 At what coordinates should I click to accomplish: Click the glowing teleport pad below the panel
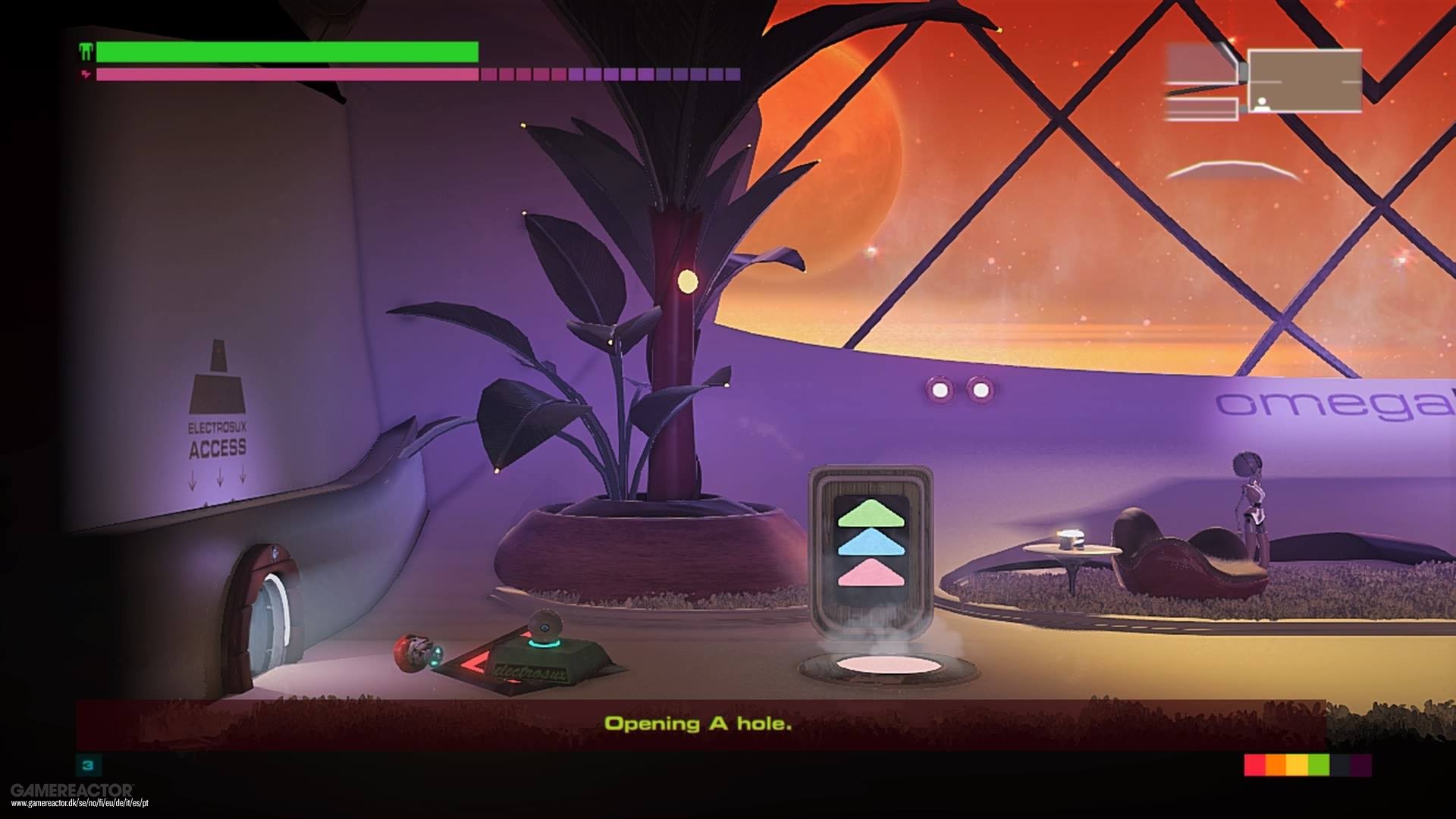[887, 665]
